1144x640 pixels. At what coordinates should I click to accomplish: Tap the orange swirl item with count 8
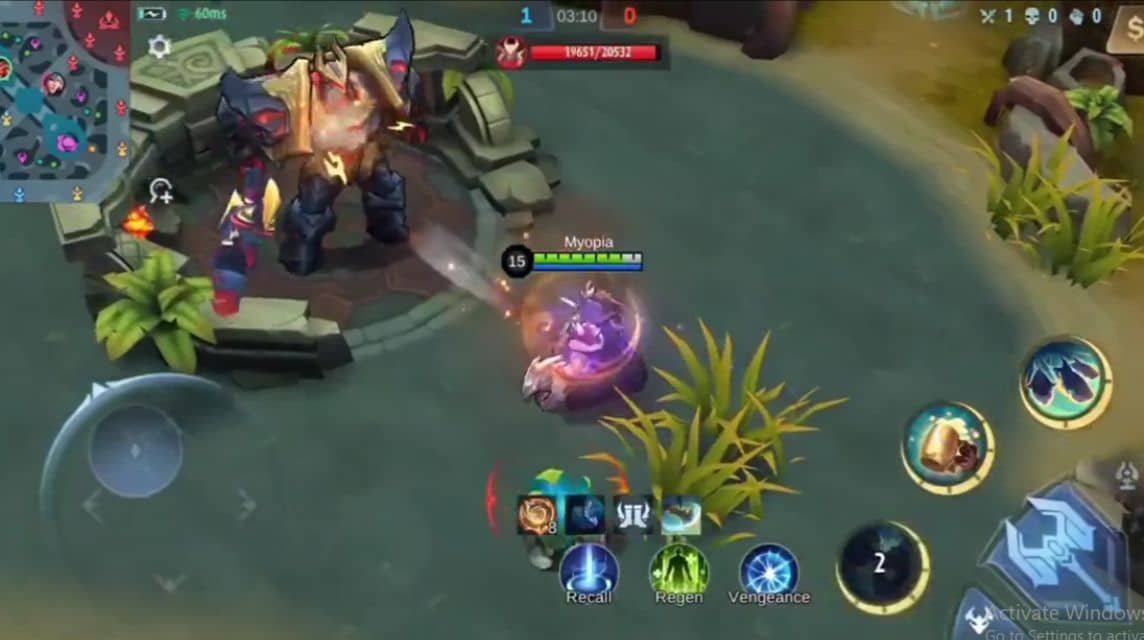tap(536, 514)
